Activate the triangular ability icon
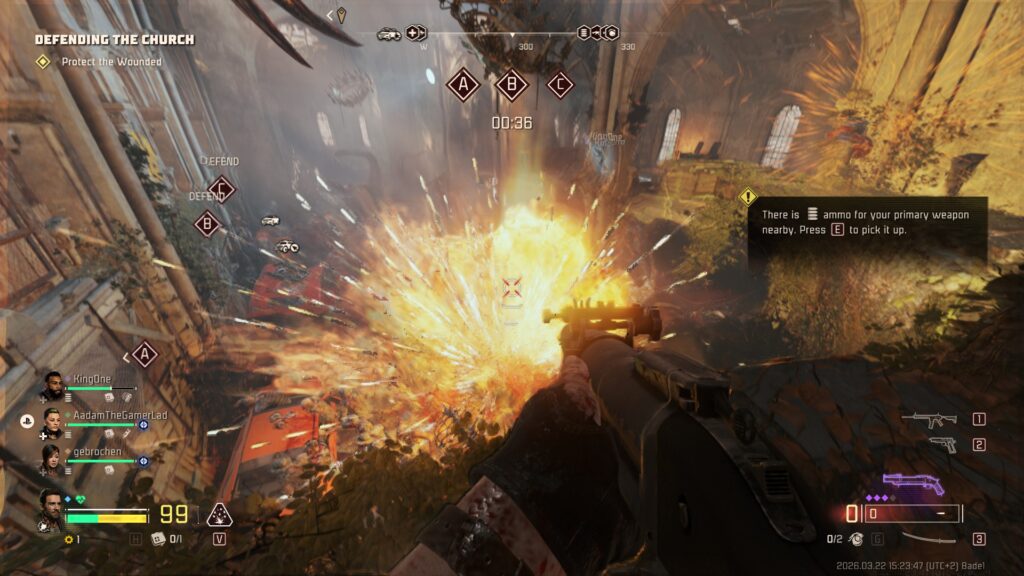The image size is (1024, 576). pos(219,516)
